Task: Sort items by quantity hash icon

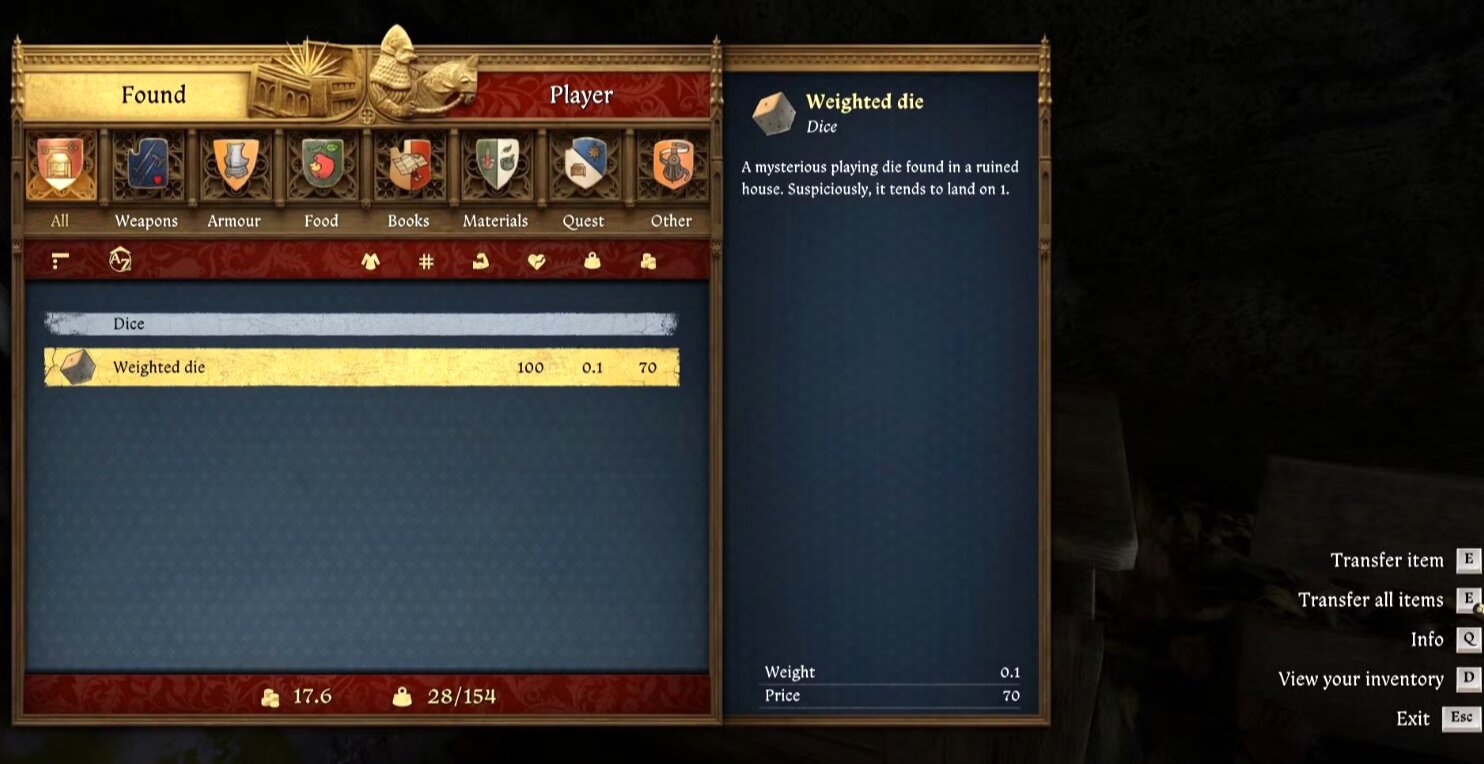Action: 426,261
